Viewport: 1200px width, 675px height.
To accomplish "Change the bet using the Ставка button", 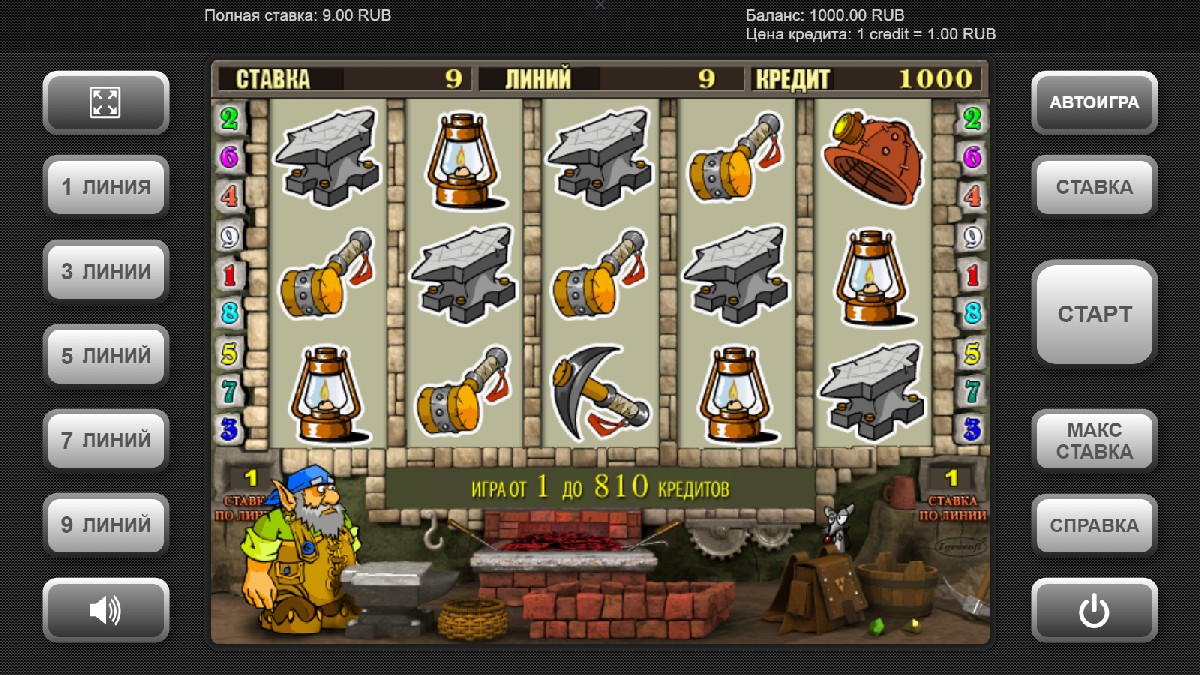I will click(1094, 187).
